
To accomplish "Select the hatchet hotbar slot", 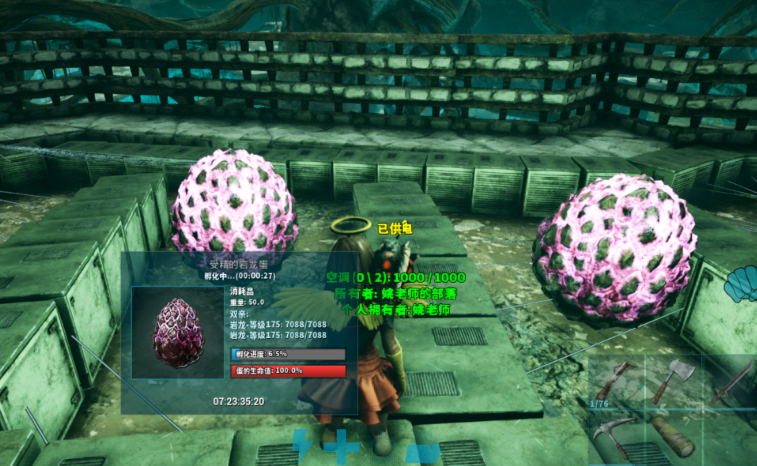I will 673,380.
